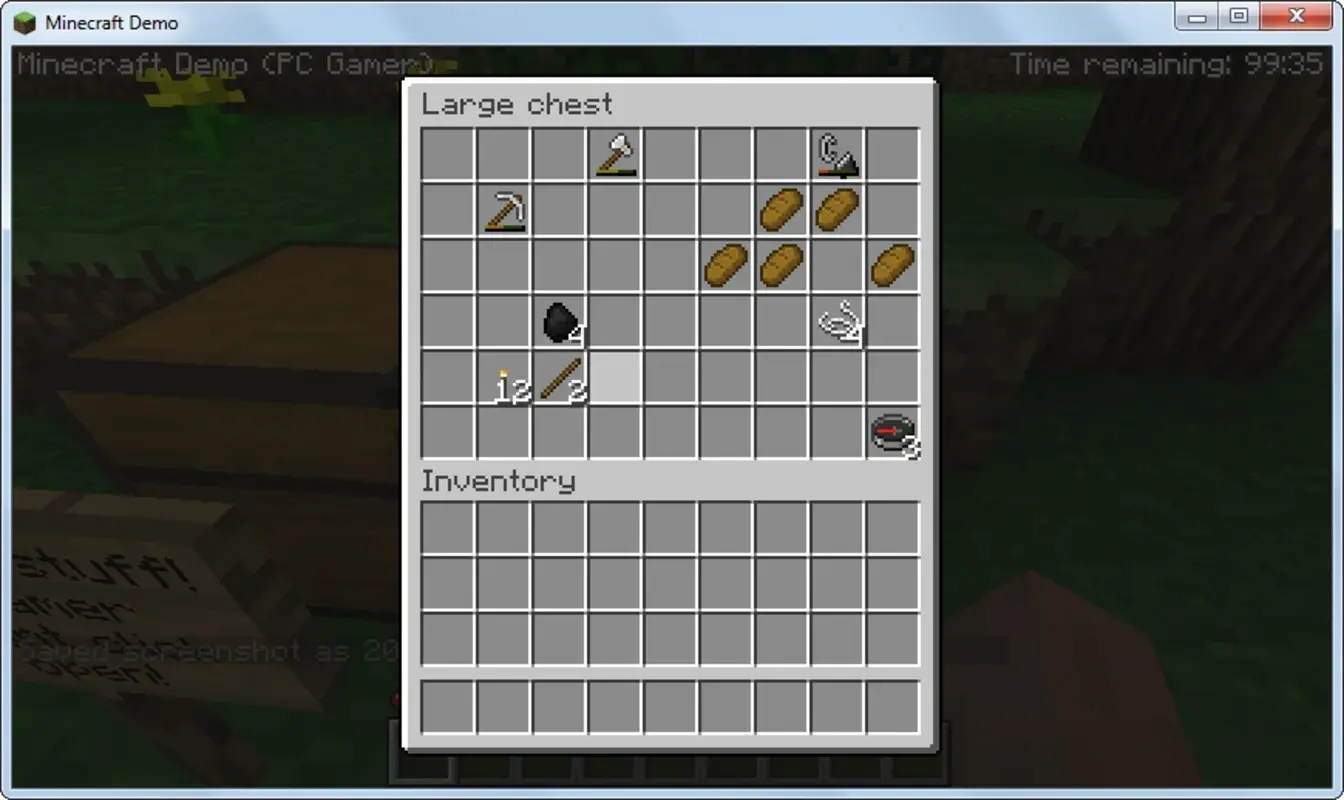Pick up the stack of 4 coal

(x=557, y=321)
